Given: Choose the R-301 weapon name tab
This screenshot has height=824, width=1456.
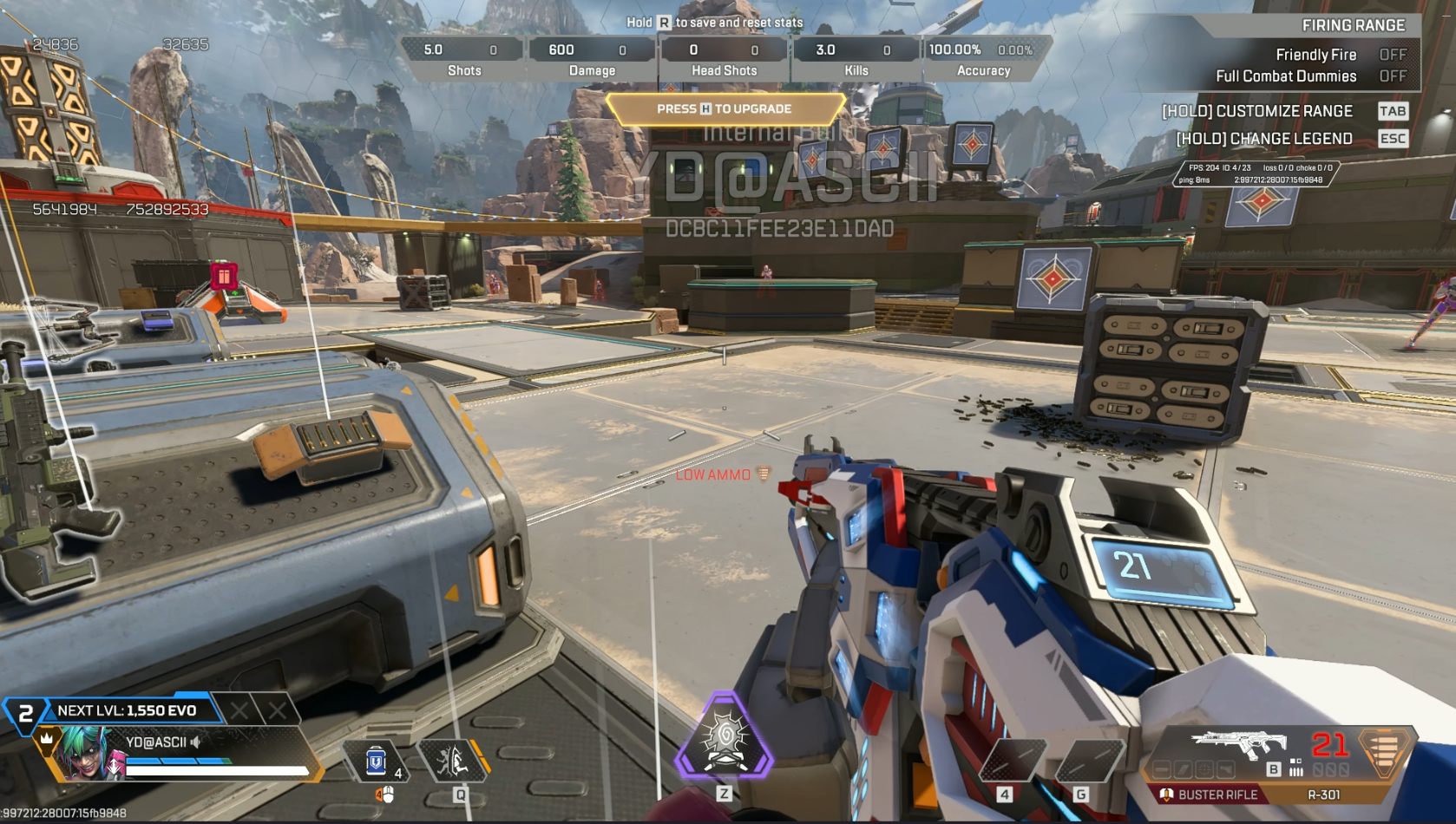Looking at the screenshot, I should coord(1323,795).
